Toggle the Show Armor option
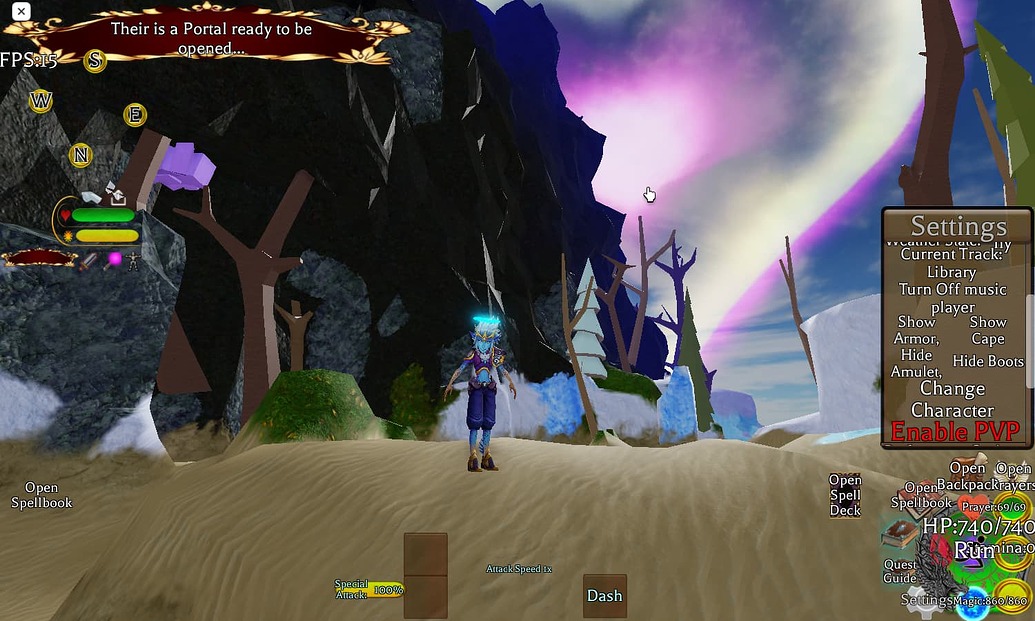 tap(916, 331)
